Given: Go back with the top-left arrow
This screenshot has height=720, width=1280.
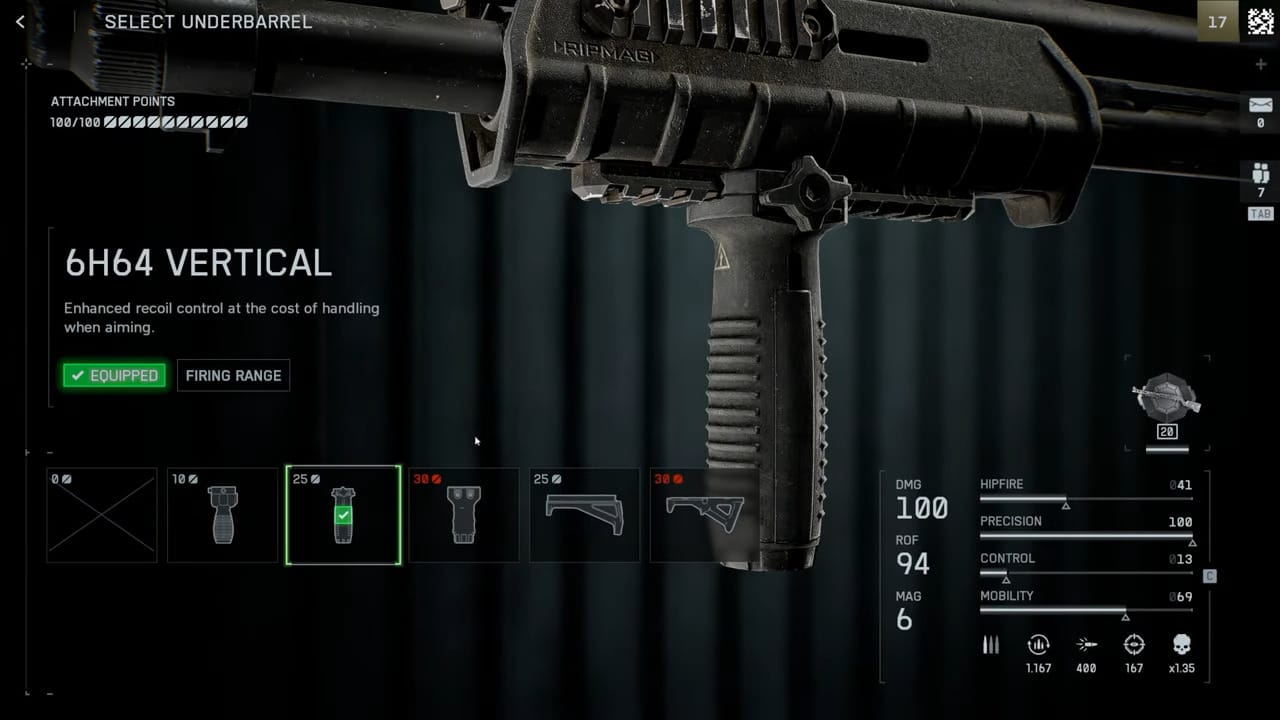Looking at the screenshot, I should pos(20,21).
